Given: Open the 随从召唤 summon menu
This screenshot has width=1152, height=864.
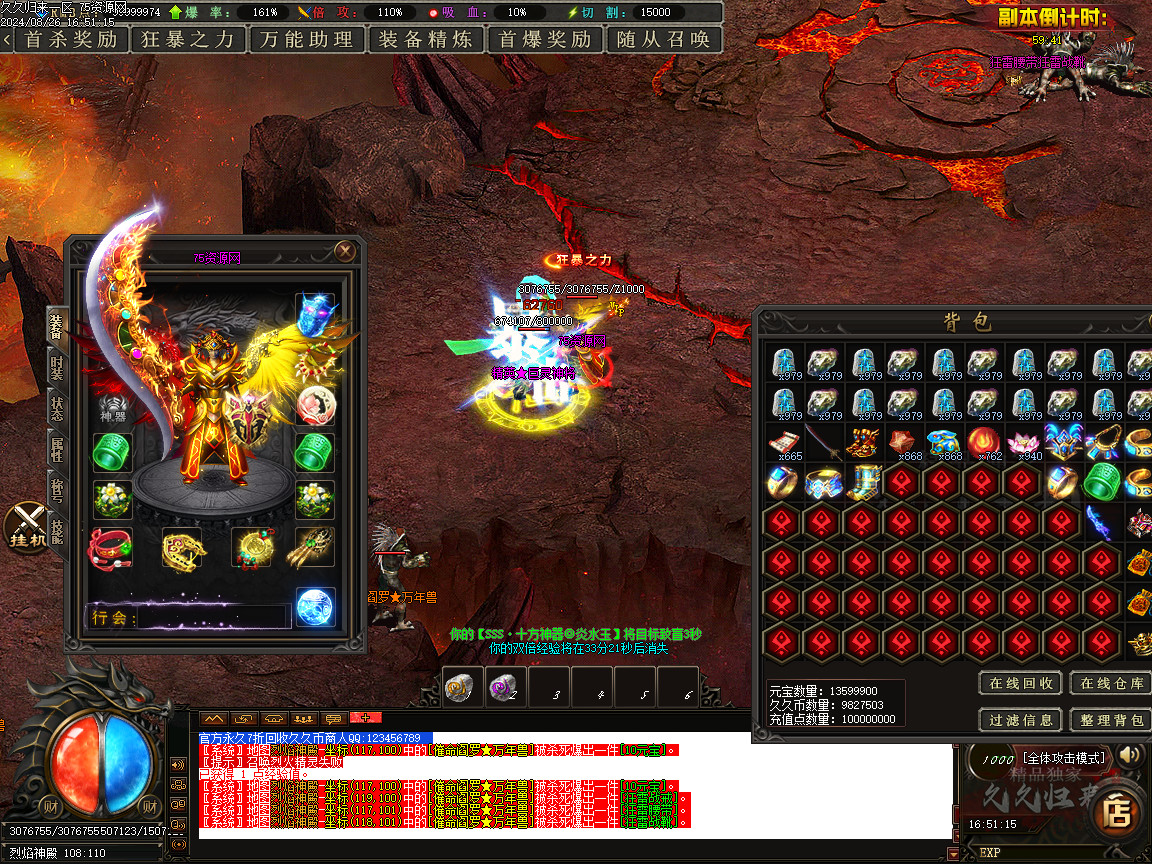Looking at the screenshot, I should (x=664, y=40).
